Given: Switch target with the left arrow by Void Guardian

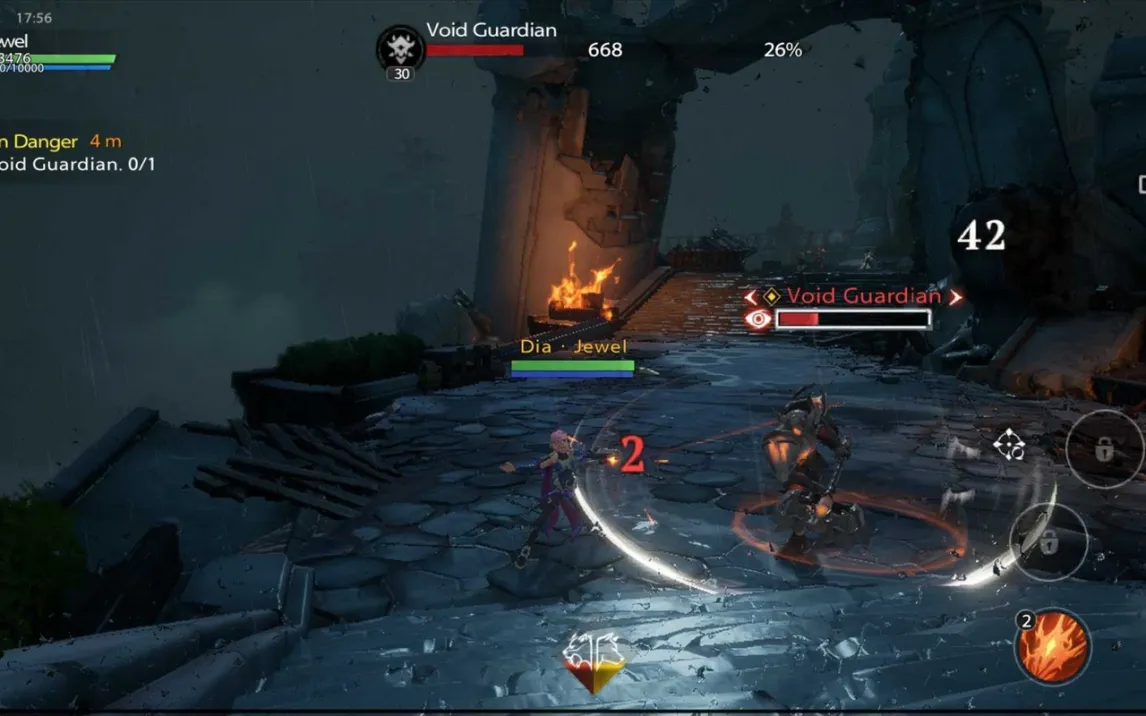Looking at the screenshot, I should click(x=751, y=297).
